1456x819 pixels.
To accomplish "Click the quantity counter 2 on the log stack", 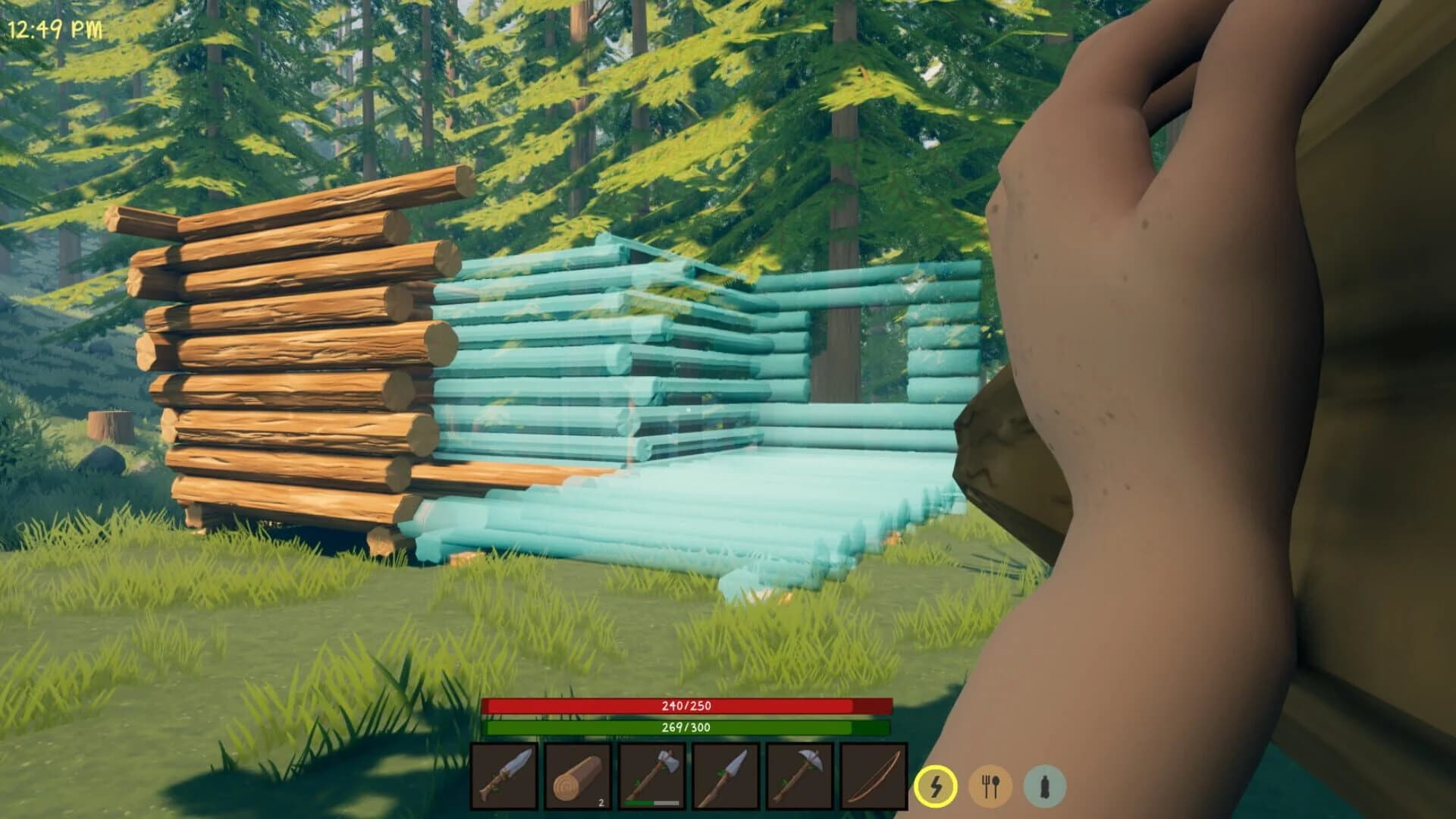I will click(x=601, y=804).
